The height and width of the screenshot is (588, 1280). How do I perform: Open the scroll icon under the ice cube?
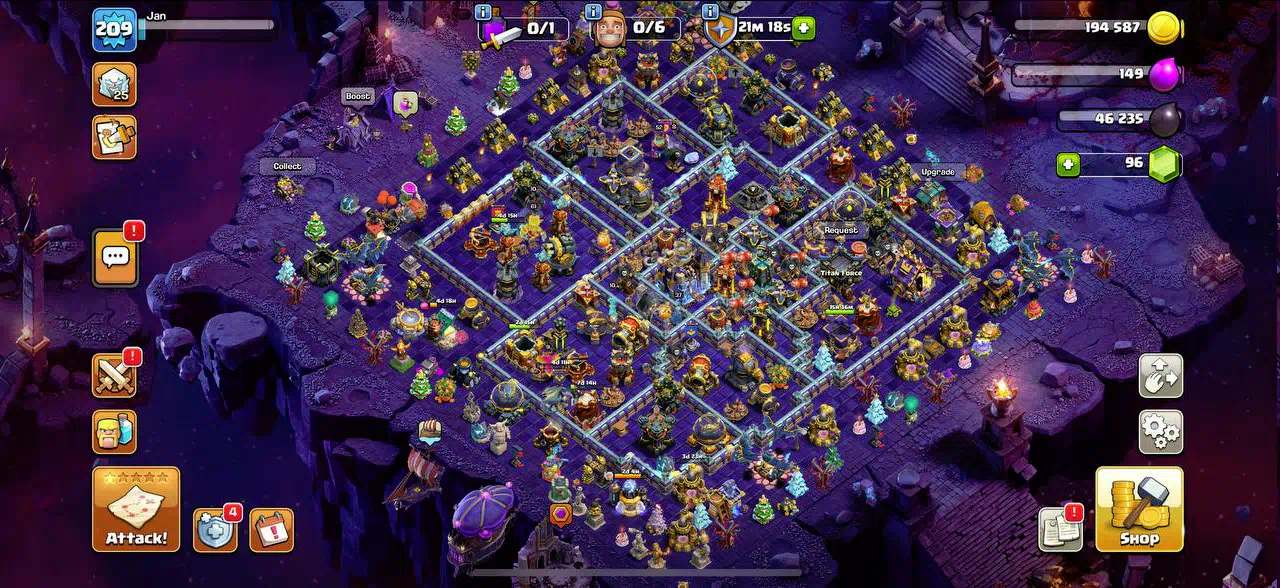[x=114, y=137]
